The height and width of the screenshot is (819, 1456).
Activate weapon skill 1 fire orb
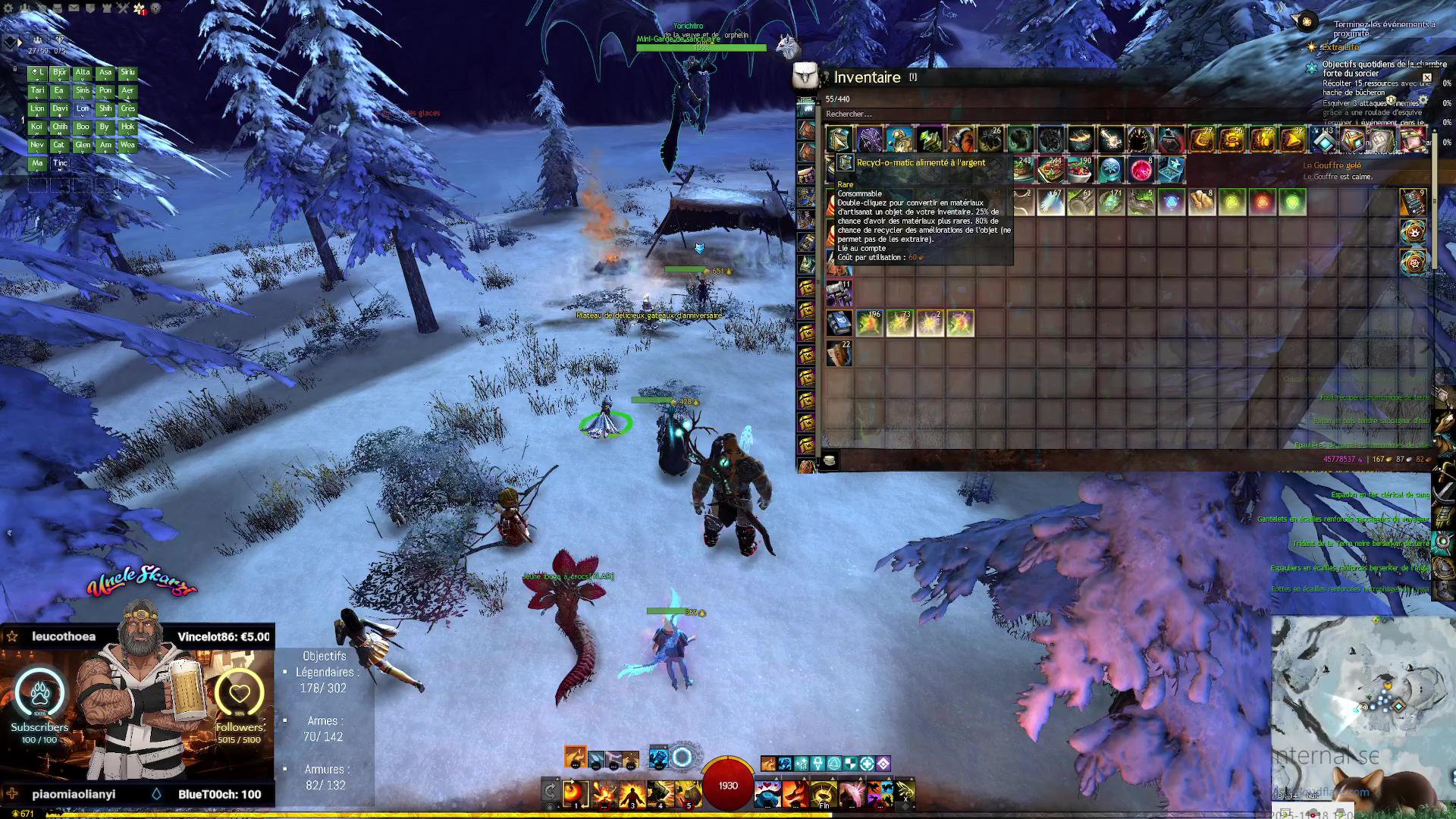[576, 794]
